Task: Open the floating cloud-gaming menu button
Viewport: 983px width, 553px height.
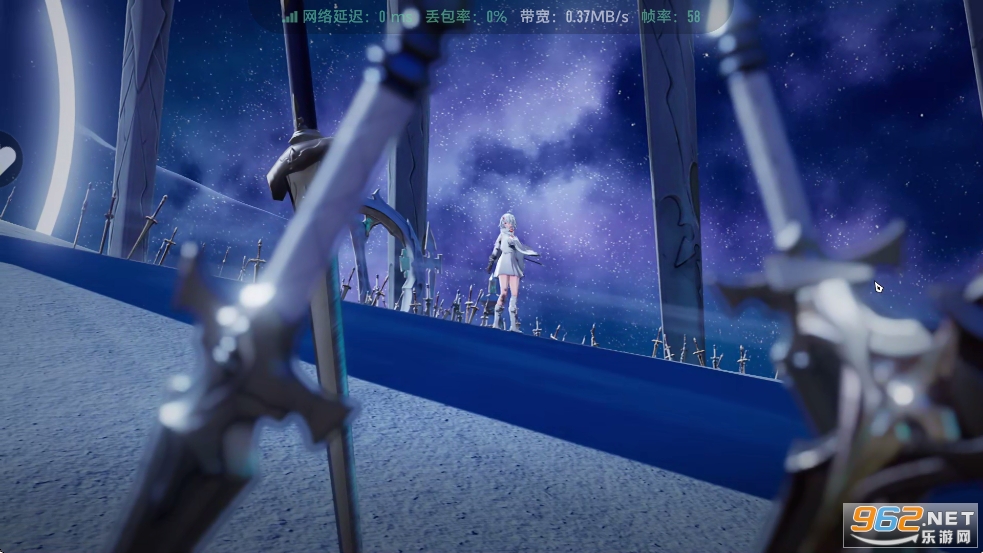Action: click(7, 159)
